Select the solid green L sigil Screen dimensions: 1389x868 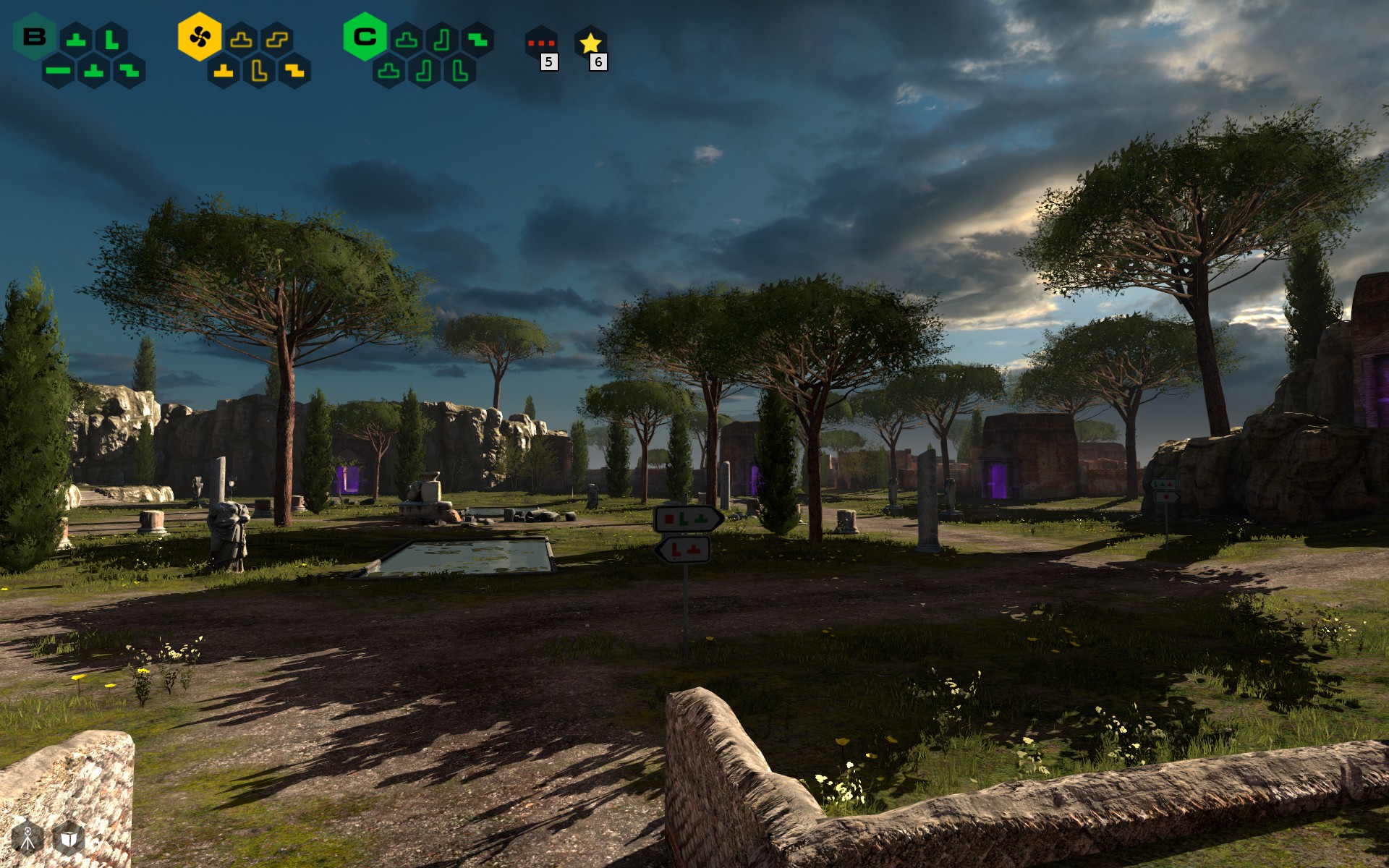coord(112,39)
